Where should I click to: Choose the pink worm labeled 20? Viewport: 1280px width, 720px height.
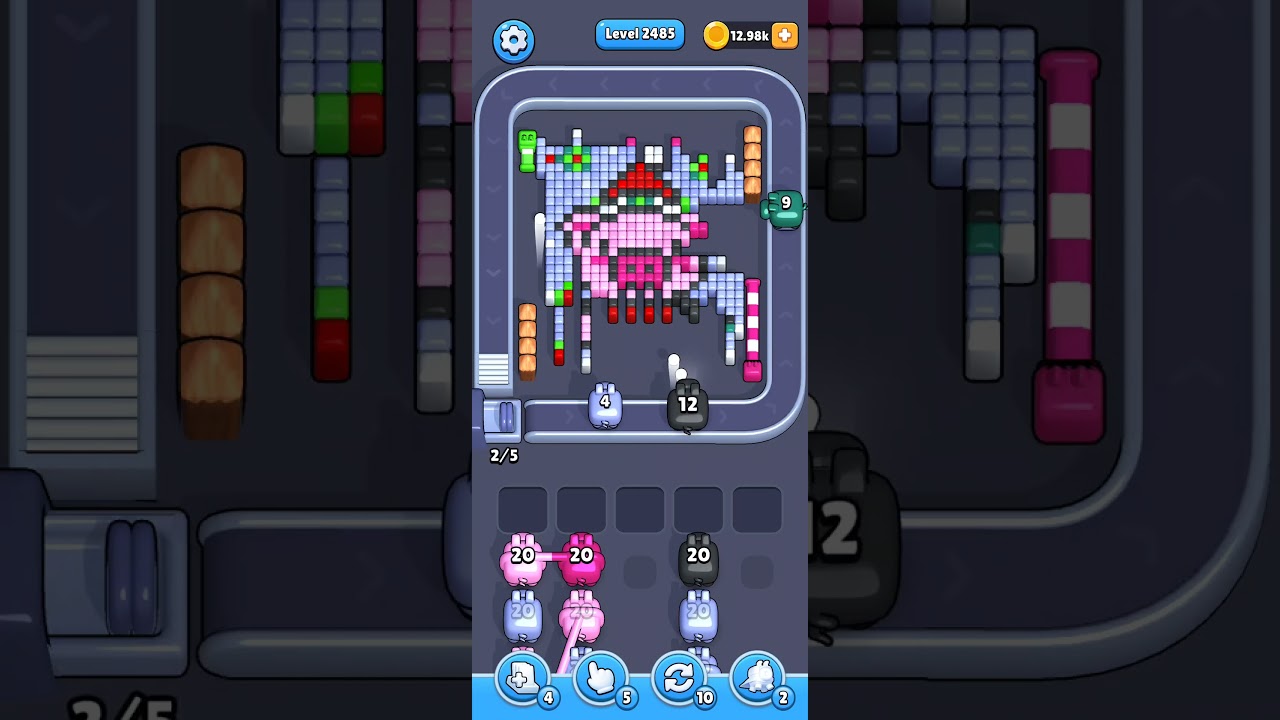(x=521, y=556)
